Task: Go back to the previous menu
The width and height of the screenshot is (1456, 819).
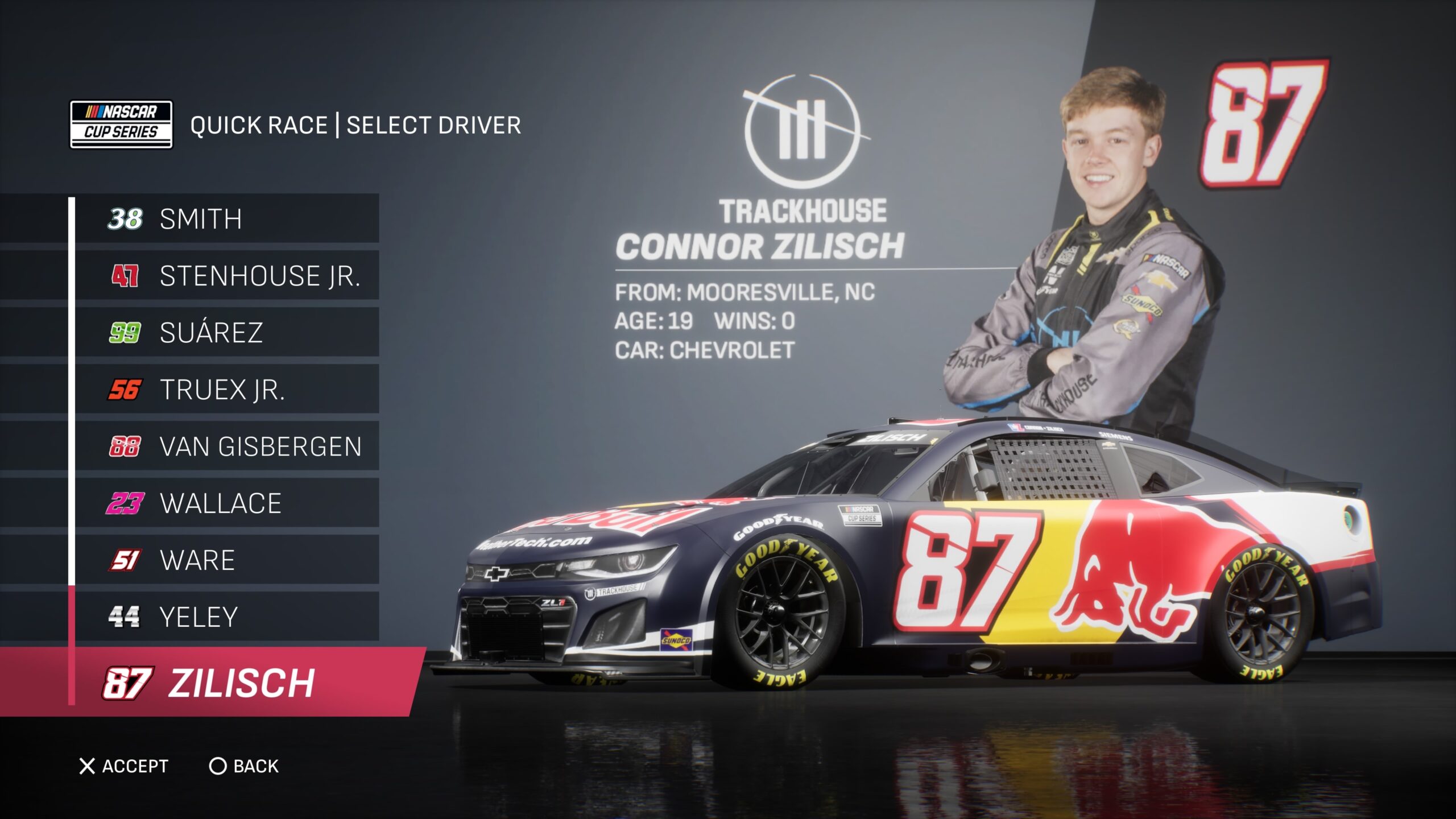Action: 245,766
